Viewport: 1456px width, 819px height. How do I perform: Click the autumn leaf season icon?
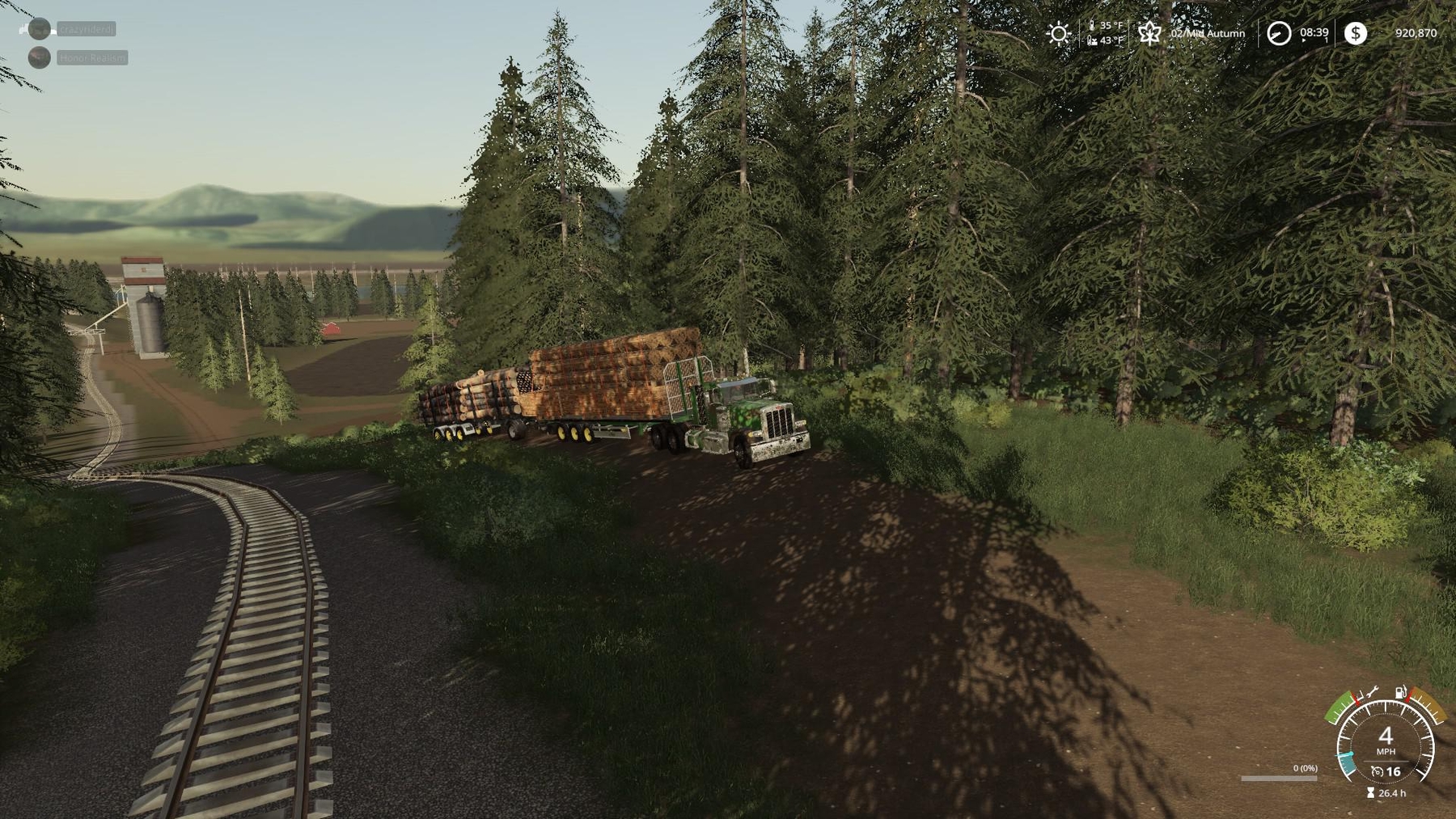coord(1149,33)
